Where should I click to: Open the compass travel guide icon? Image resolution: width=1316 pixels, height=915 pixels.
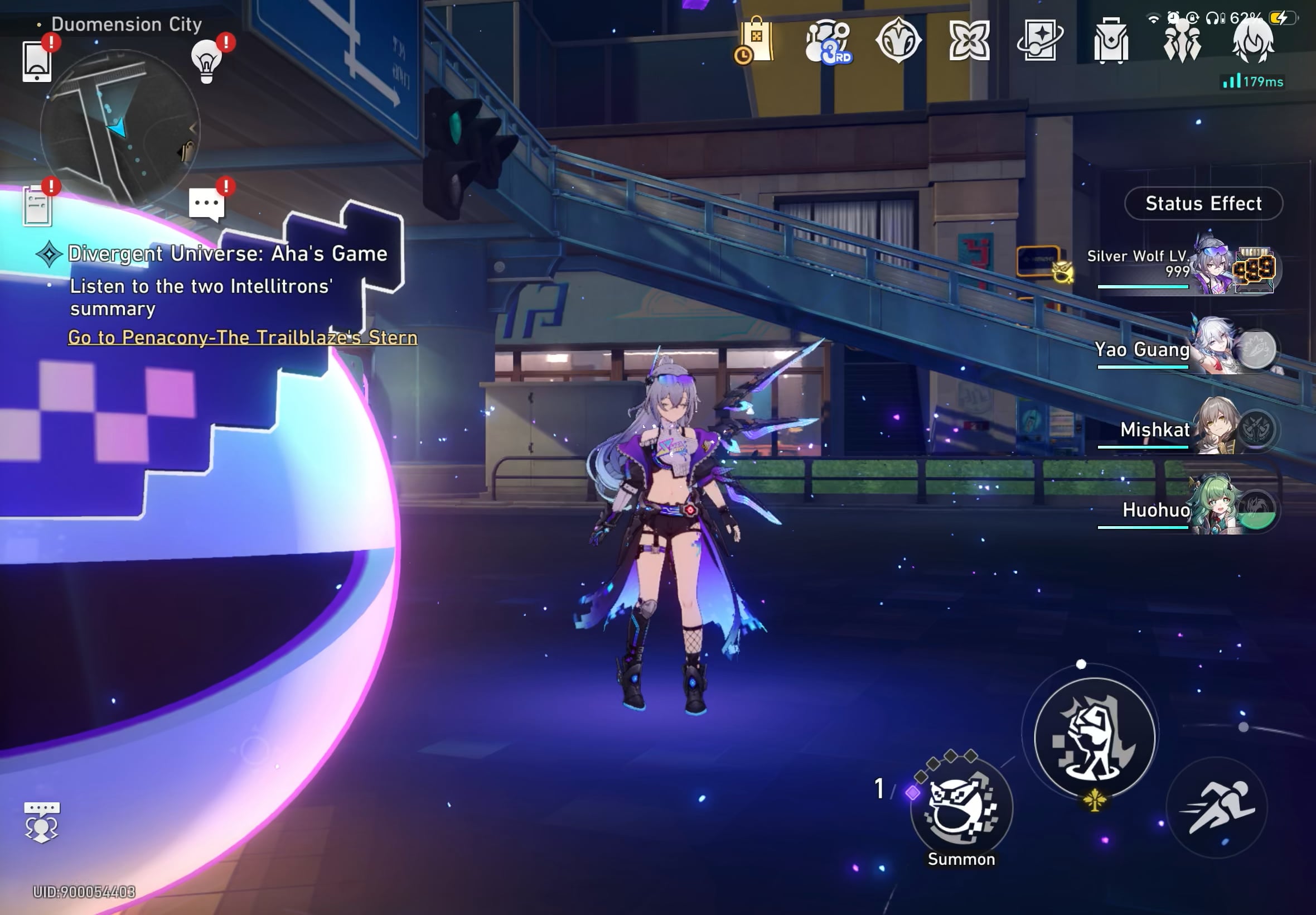coord(898,40)
